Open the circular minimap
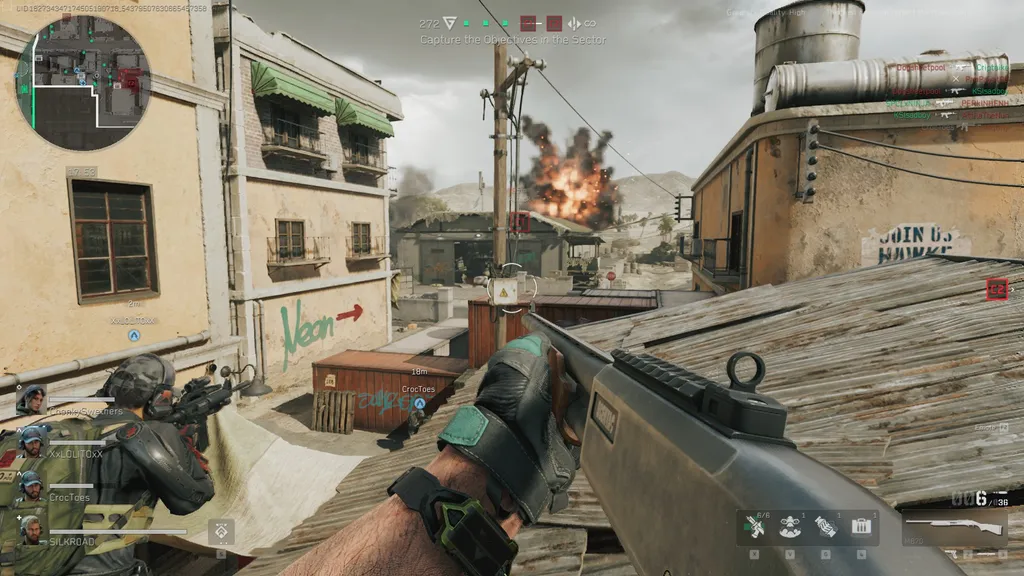1024x576 pixels. pos(82,82)
